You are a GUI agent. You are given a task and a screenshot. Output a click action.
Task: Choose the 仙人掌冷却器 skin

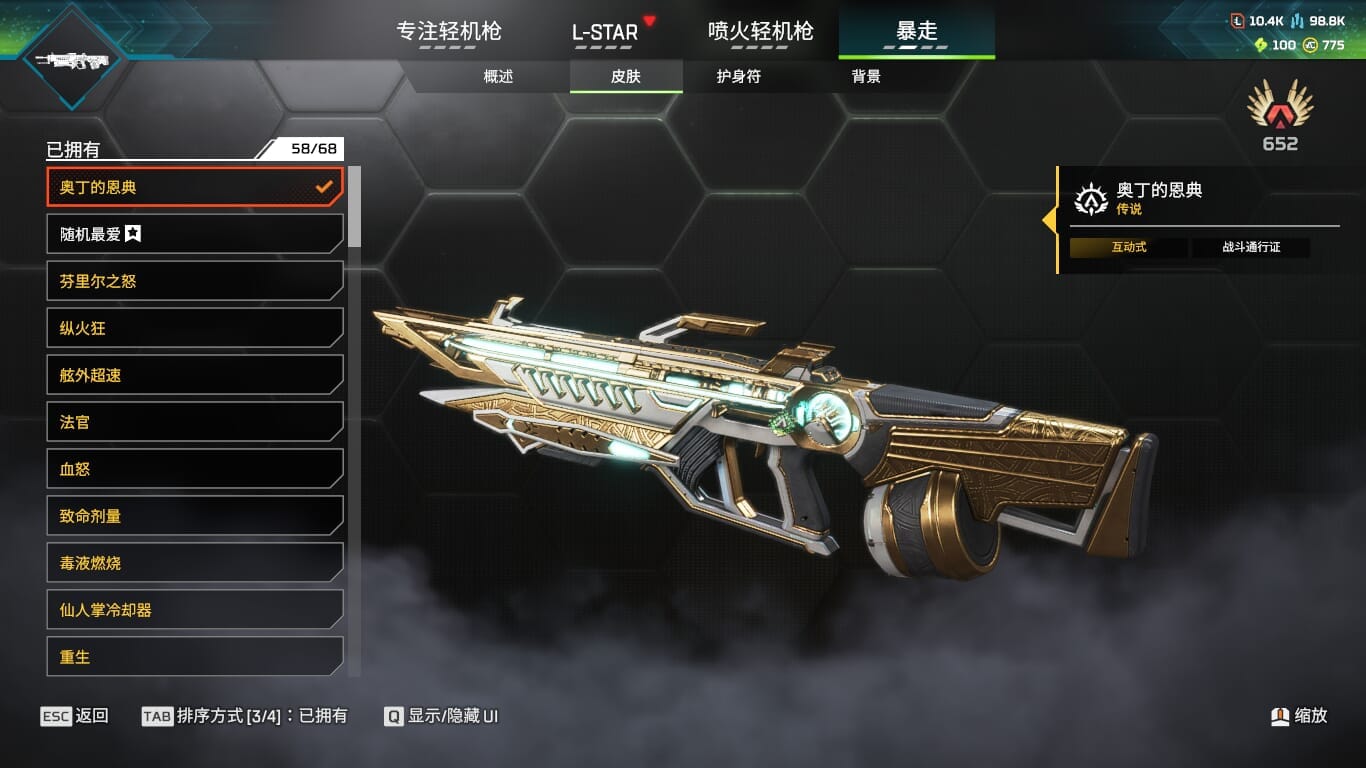[x=195, y=610]
